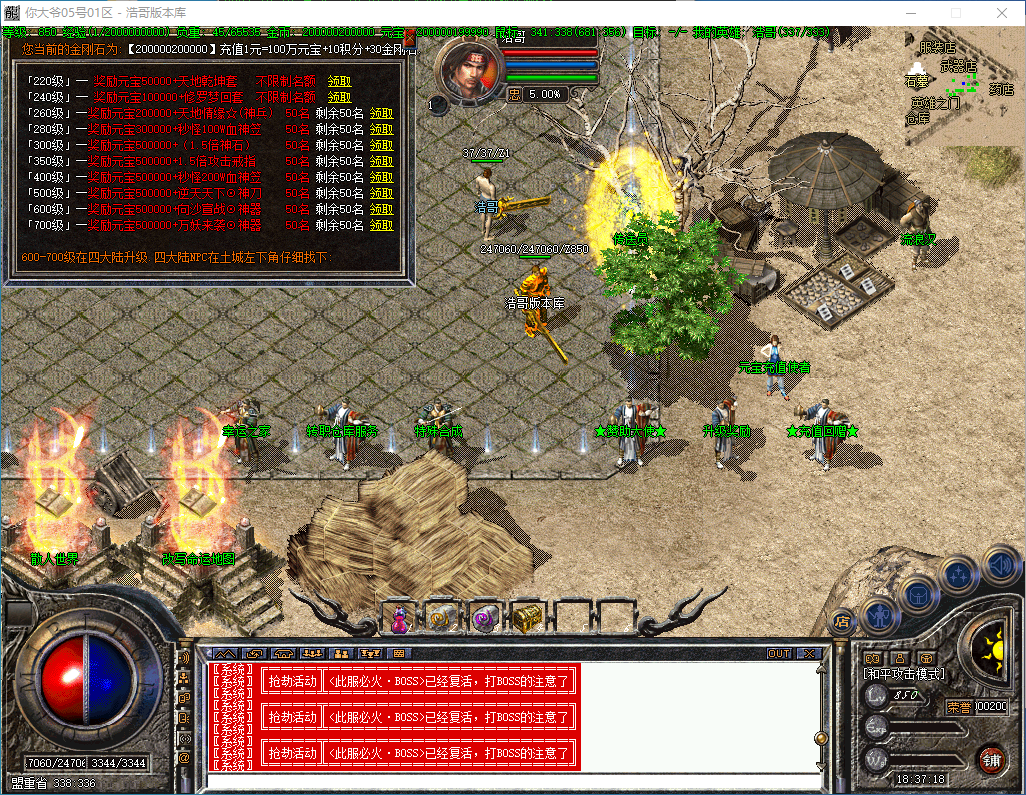
Task: Click the OUT button above the chat
Action: pyautogui.click(x=779, y=653)
